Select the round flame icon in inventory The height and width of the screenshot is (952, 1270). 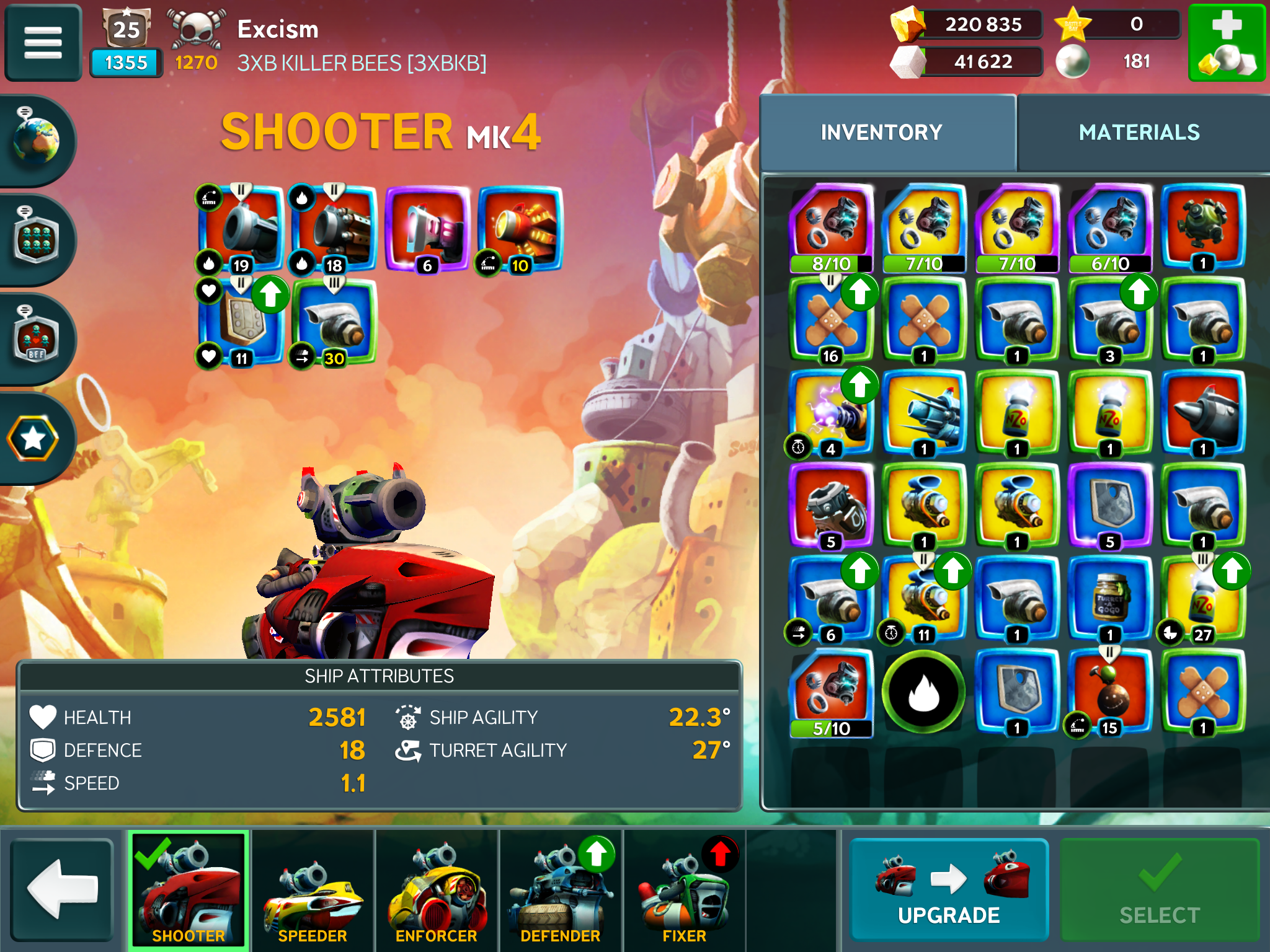click(x=923, y=692)
